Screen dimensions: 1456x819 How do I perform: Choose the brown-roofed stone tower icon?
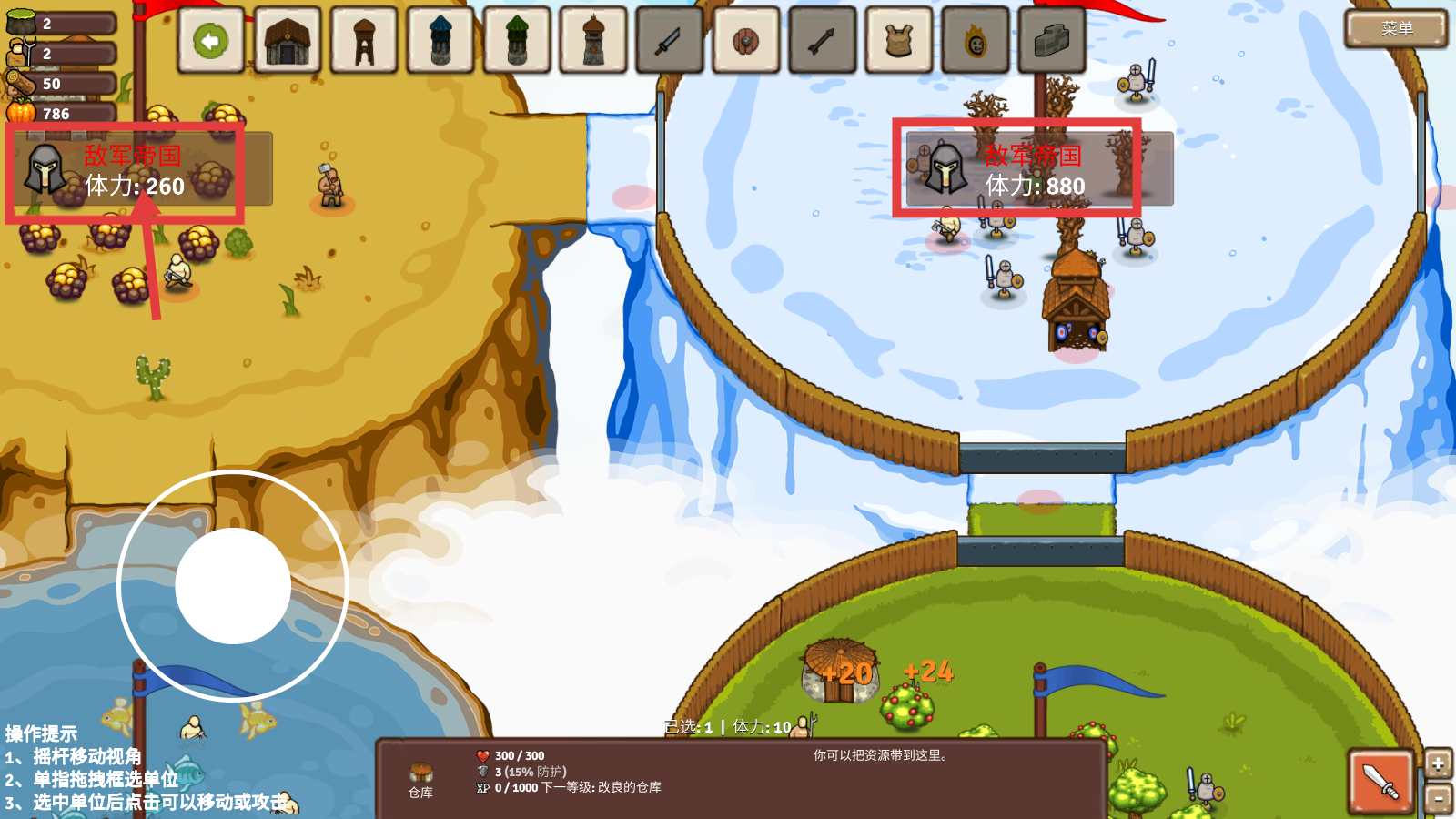[x=593, y=41]
